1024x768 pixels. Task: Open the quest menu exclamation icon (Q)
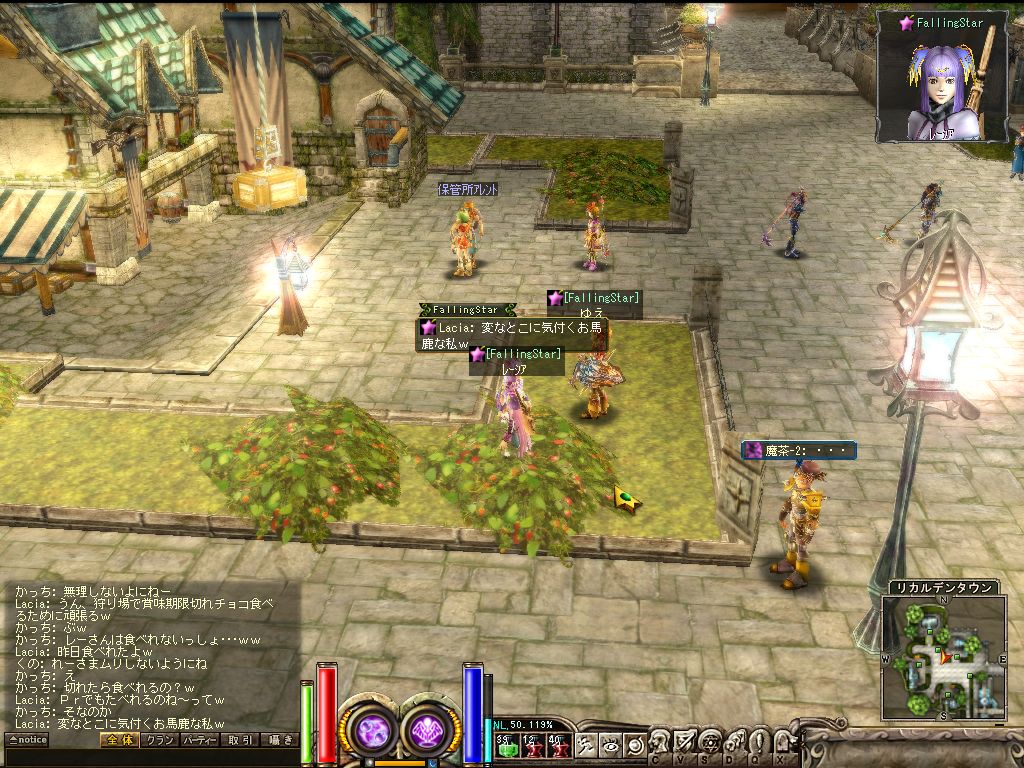[758, 742]
